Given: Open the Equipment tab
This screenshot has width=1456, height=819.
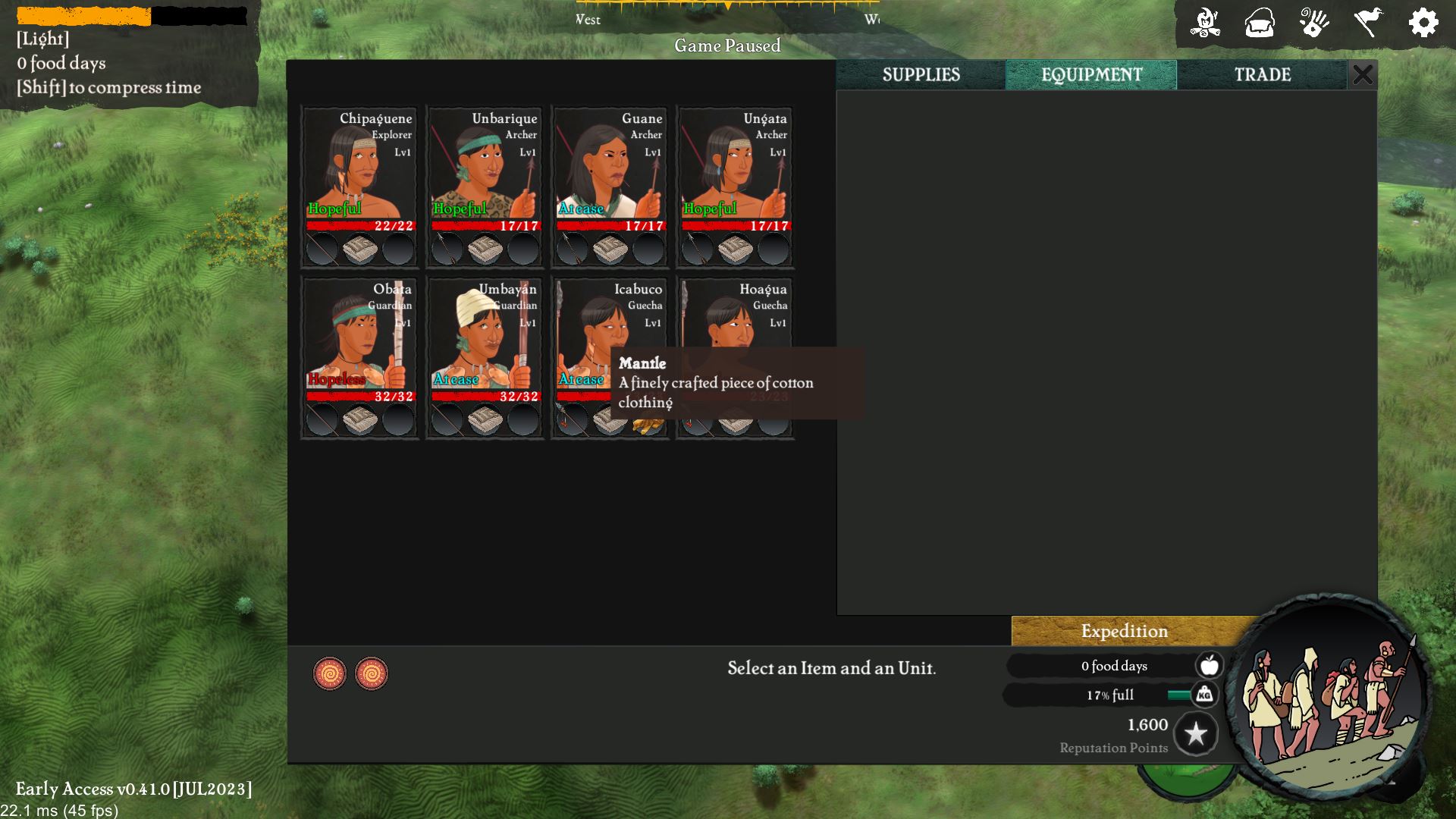Looking at the screenshot, I should point(1090,74).
